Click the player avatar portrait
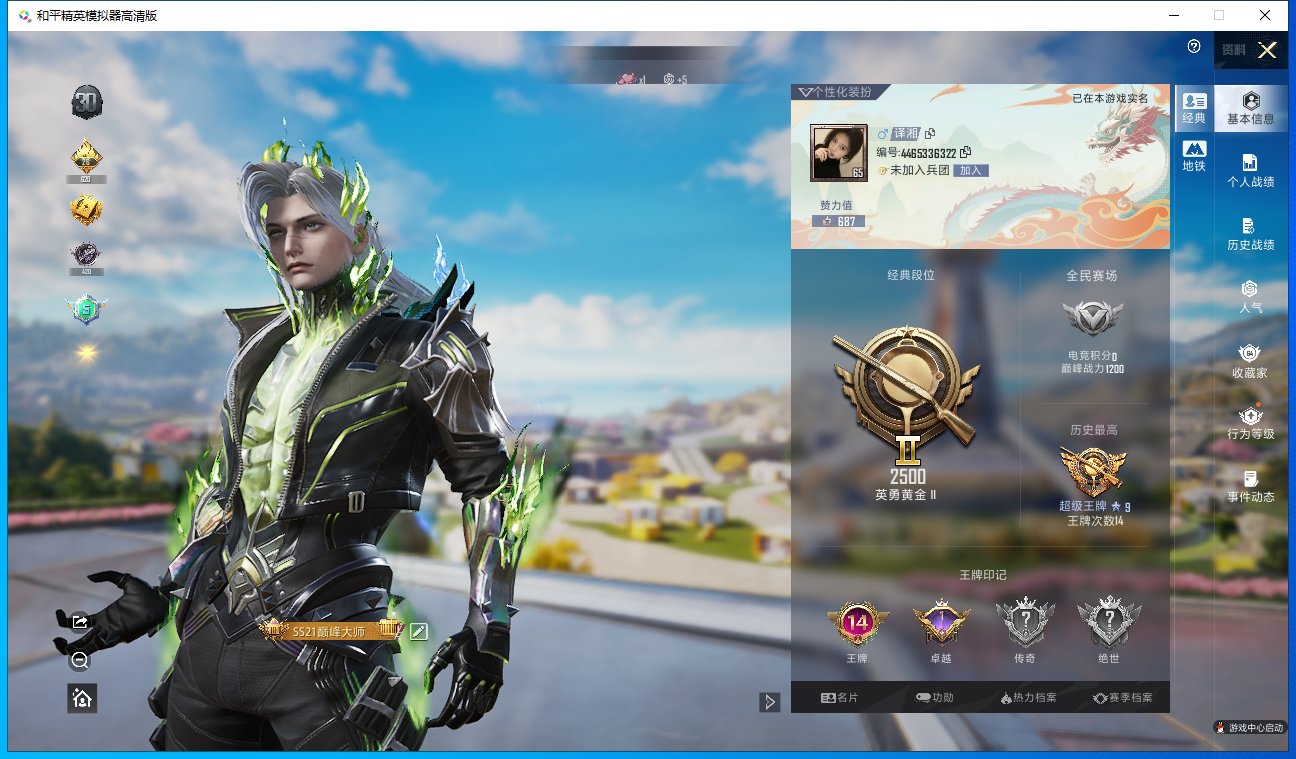Viewport: 1296px width, 759px height. [x=838, y=153]
